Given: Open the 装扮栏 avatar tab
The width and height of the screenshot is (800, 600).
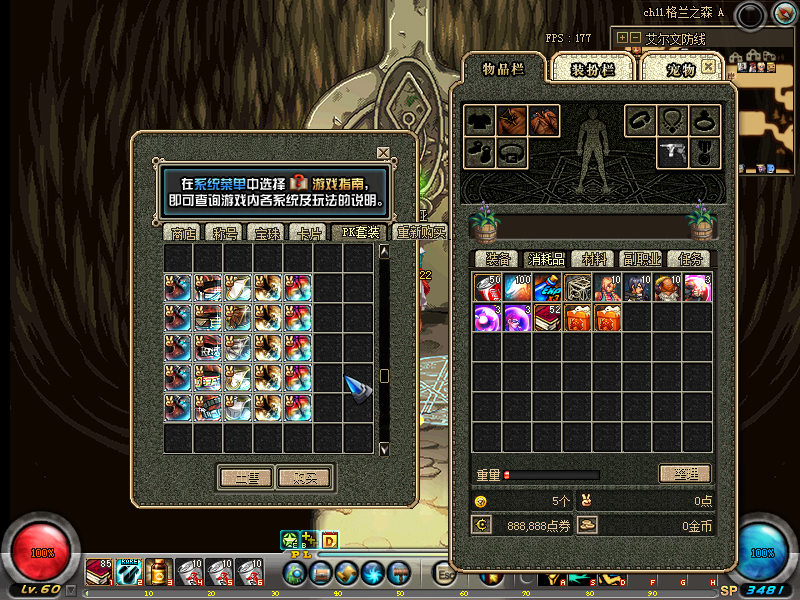Looking at the screenshot, I should point(592,69).
